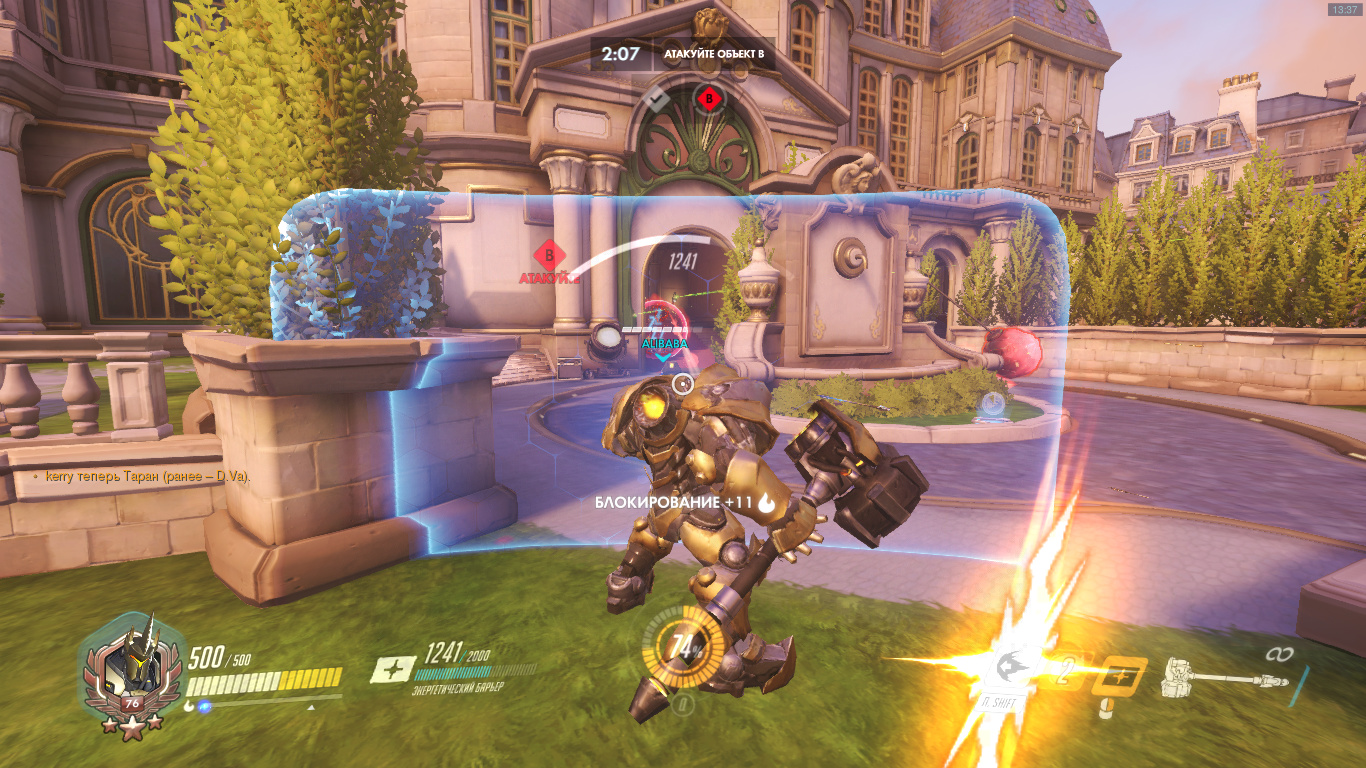Viewport: 1366px width, 768px height.
Task: Click the attack objective B banner text
Action: 714,54
